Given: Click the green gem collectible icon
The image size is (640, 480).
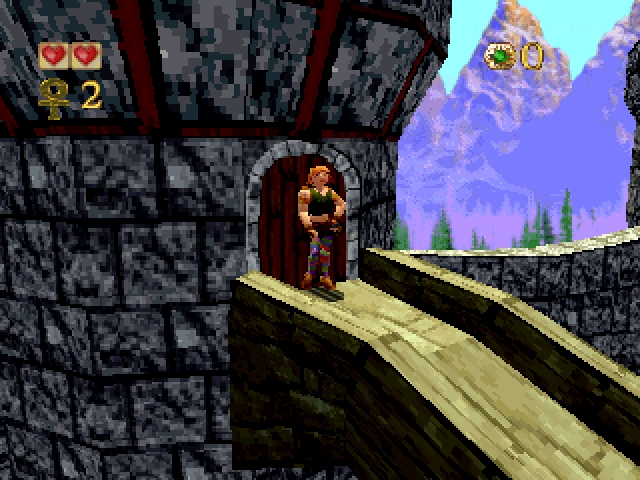Looking at the screenshot, I should pyautogui.click(x=499, y=56).
